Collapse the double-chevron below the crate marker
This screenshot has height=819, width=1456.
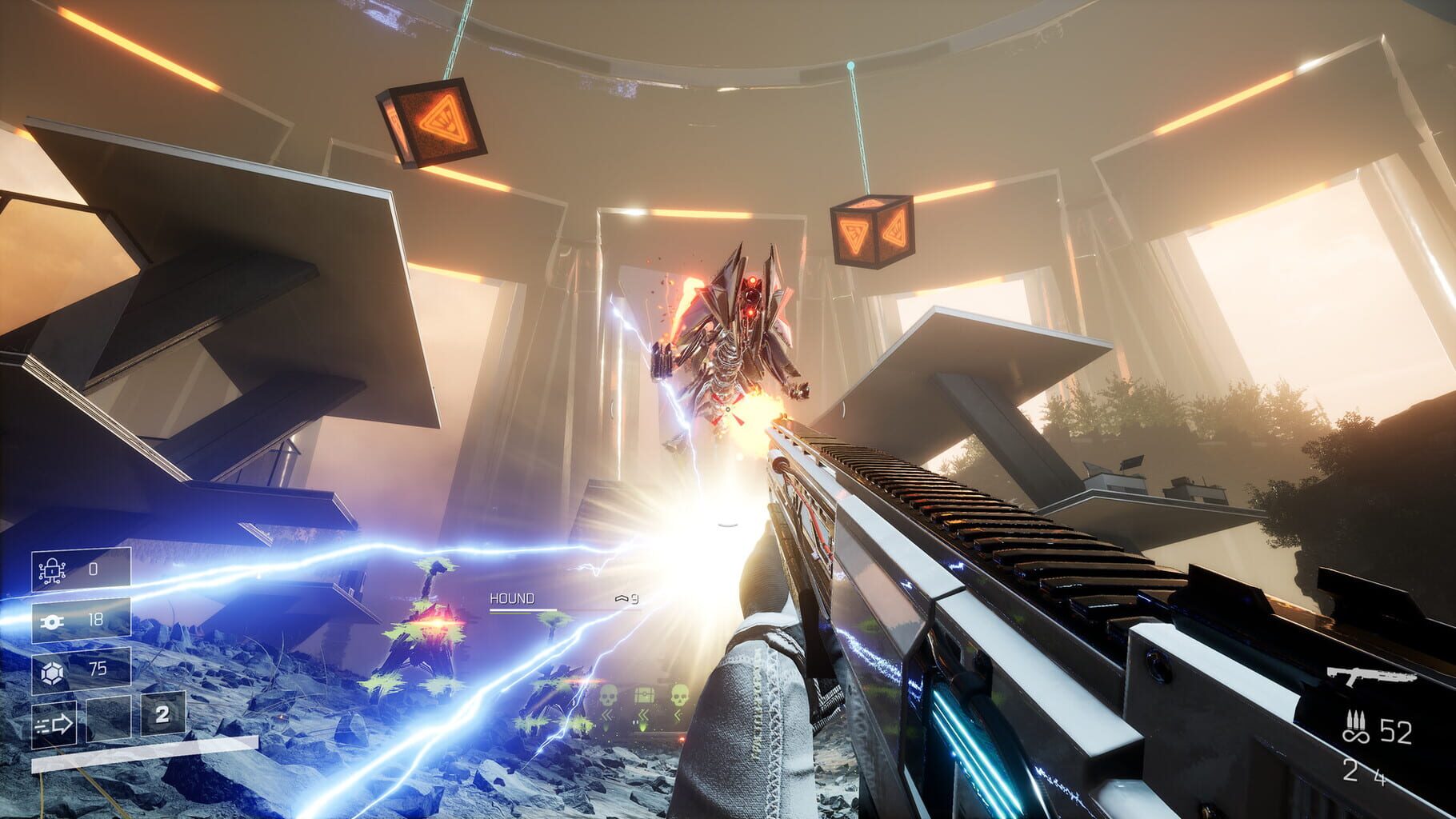tap(643, 714)
